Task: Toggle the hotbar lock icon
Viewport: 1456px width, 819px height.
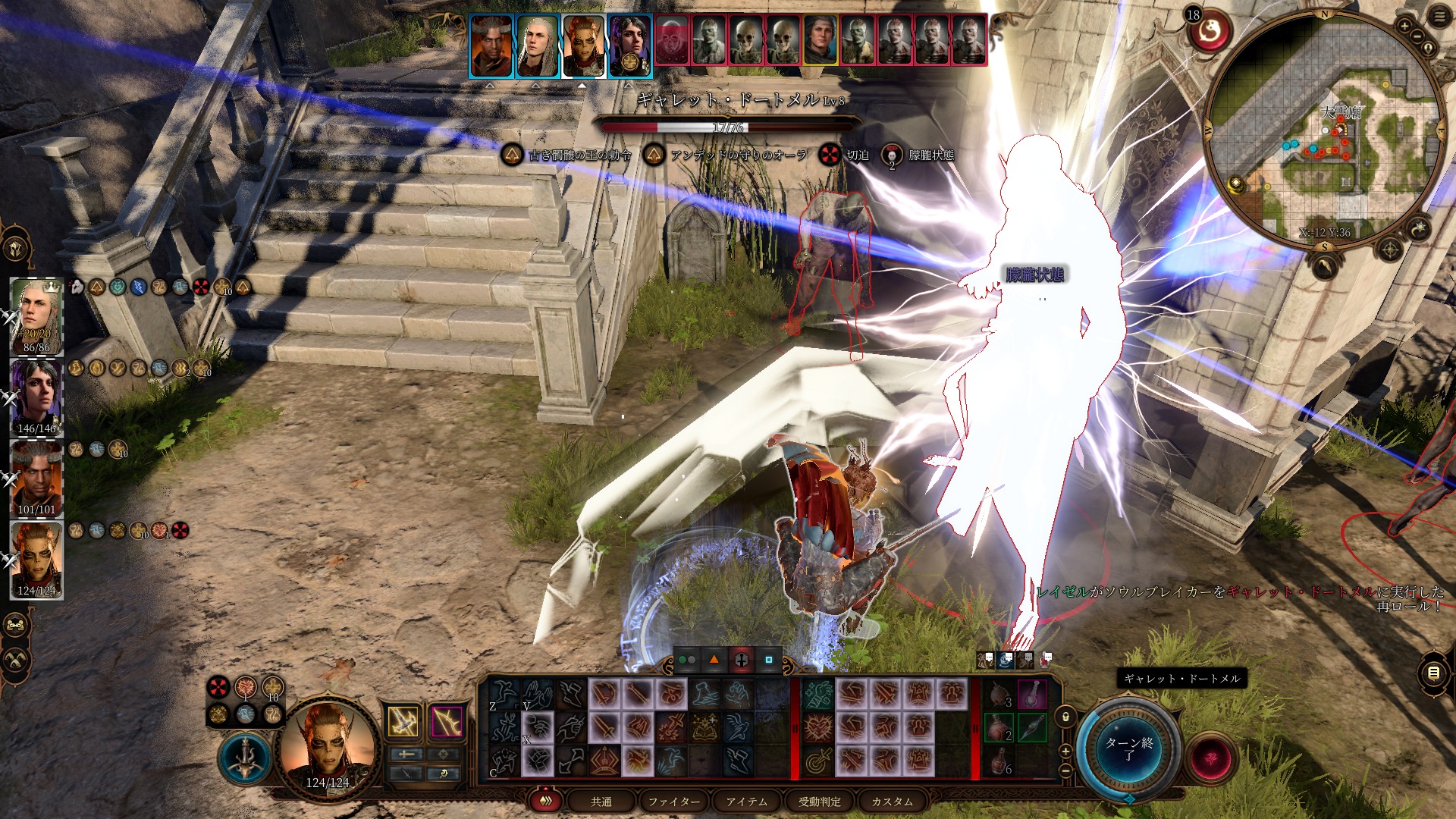Action: (1065, 717)
